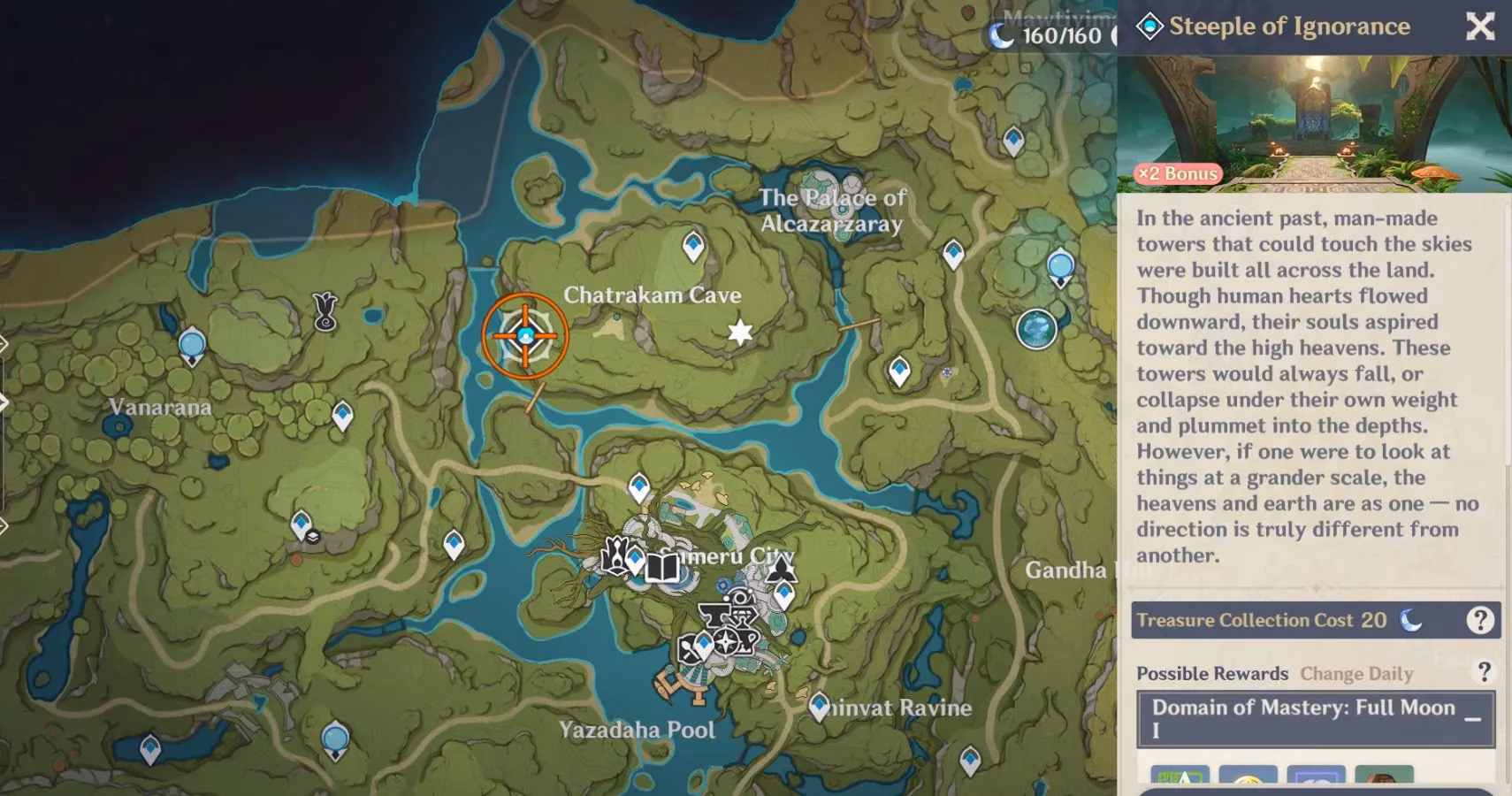Select the targeted Steeple of Ignorance map marker
The width and height of the screenshot is (1512, 796).
(525, 336)
